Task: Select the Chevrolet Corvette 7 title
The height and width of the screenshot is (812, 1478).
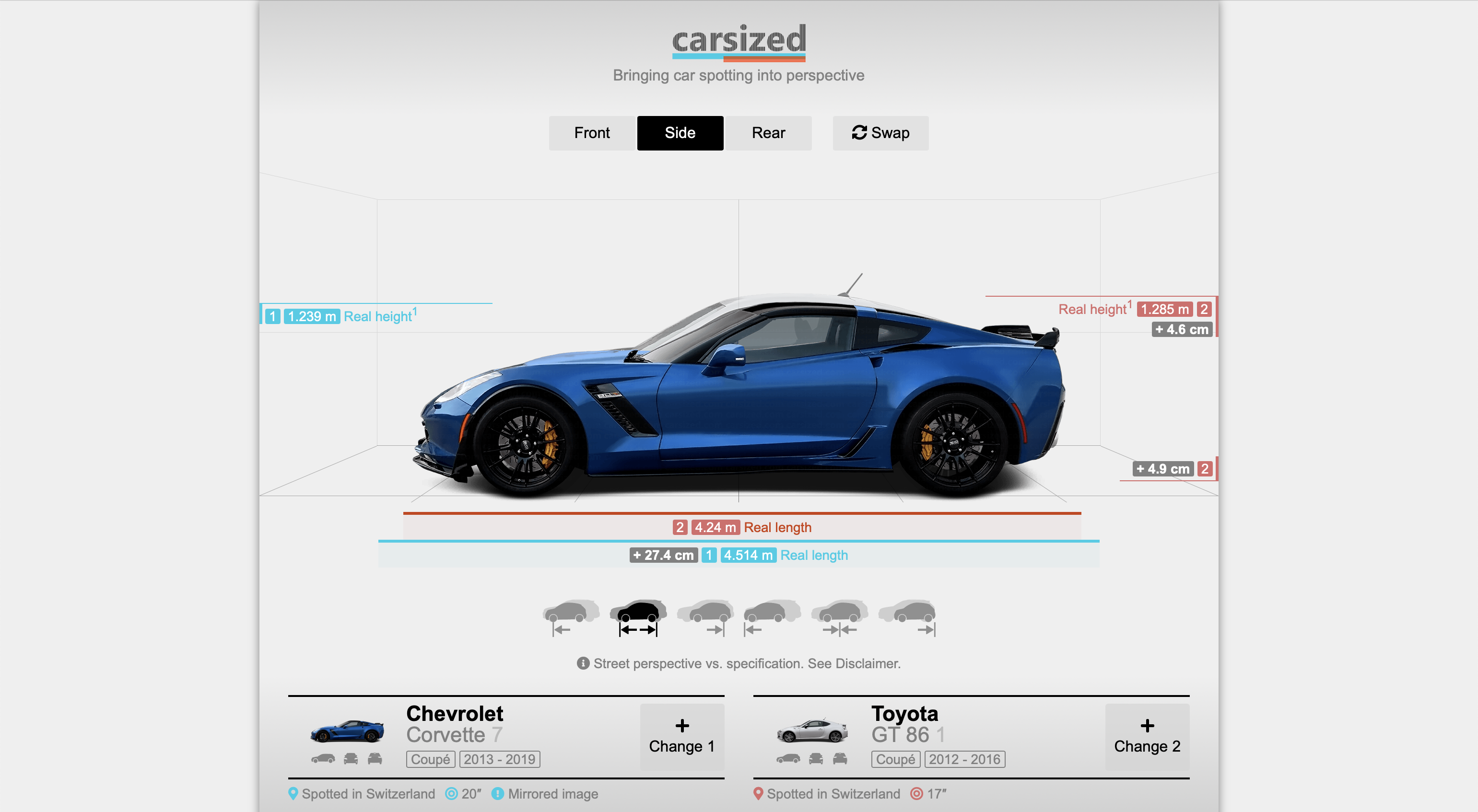Action: 455,724
